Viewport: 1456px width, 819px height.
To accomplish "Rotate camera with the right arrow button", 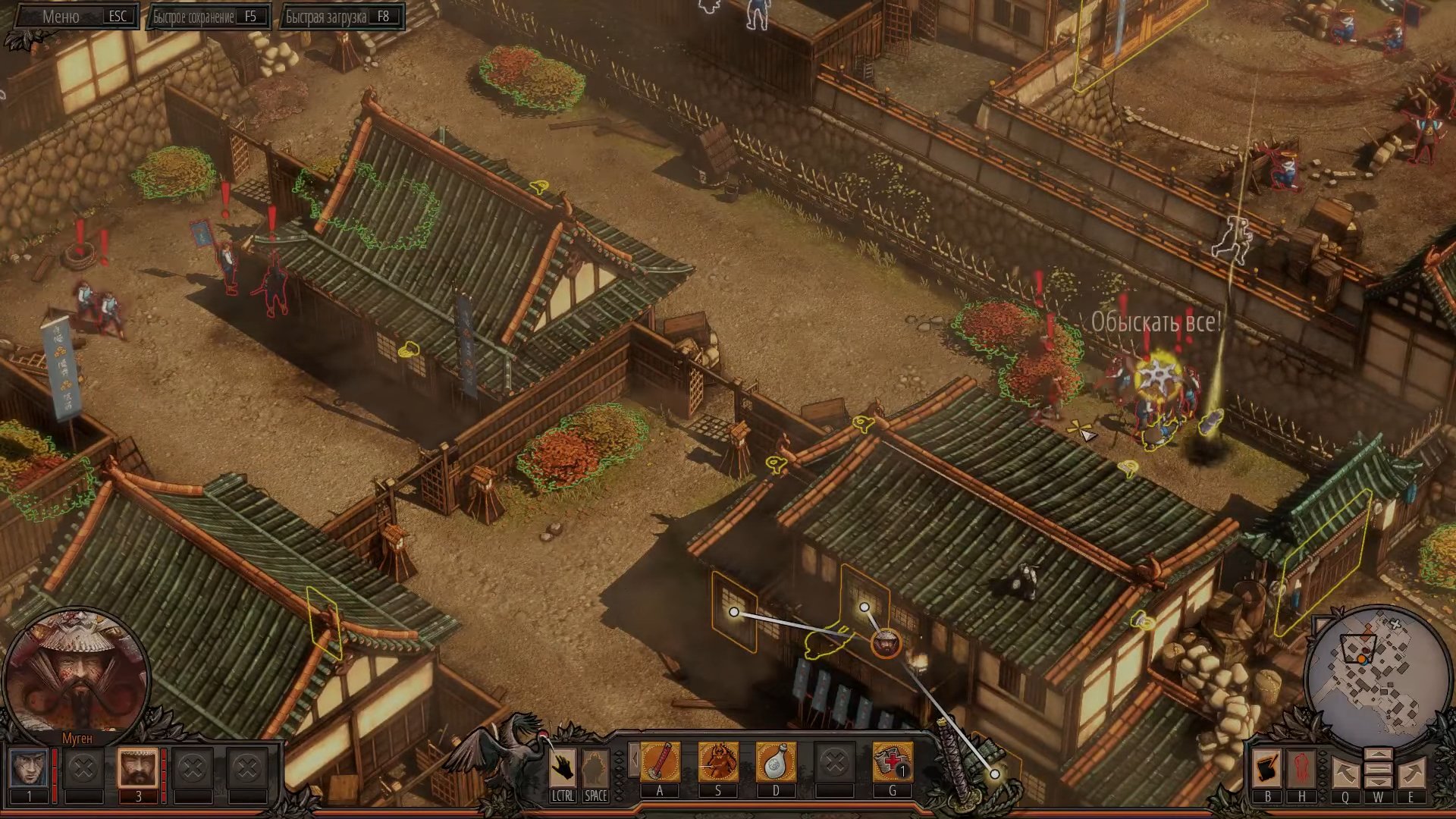I will (x=1411, y=773).
